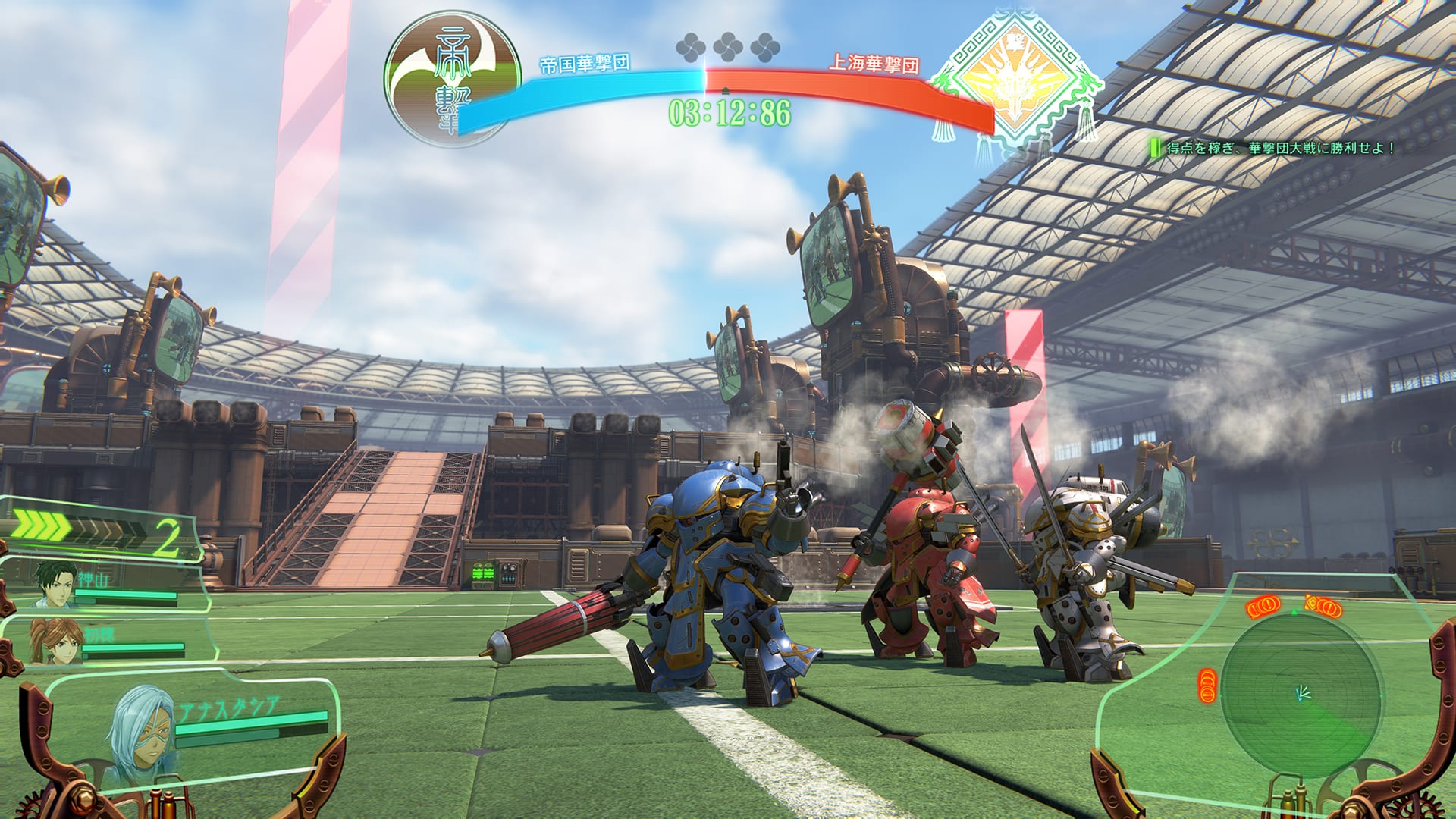Click the player arrow on the radar
The image size is (1456, 819).
[1303, 692]
